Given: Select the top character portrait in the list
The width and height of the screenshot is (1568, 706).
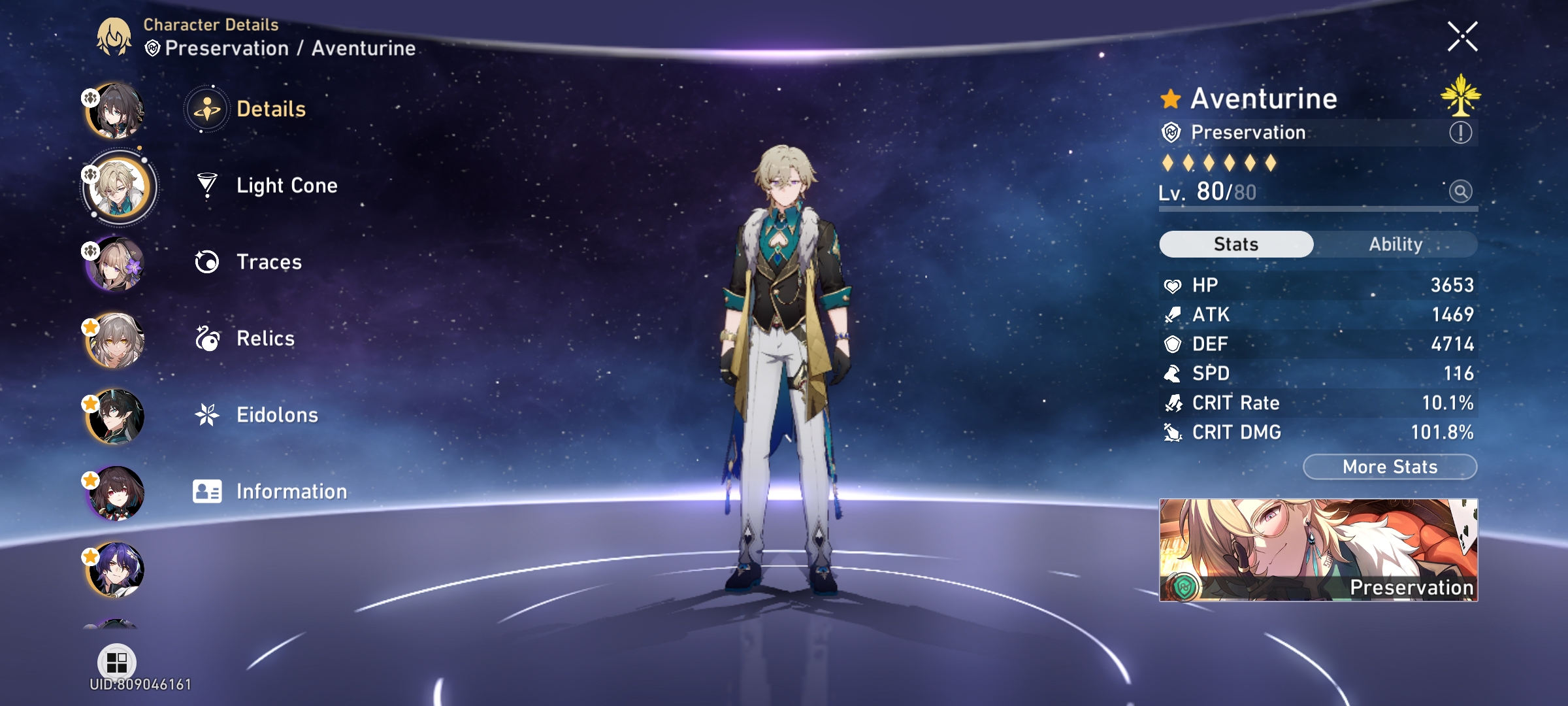Looking at the screenshot, I should click(x=116, y=110).
